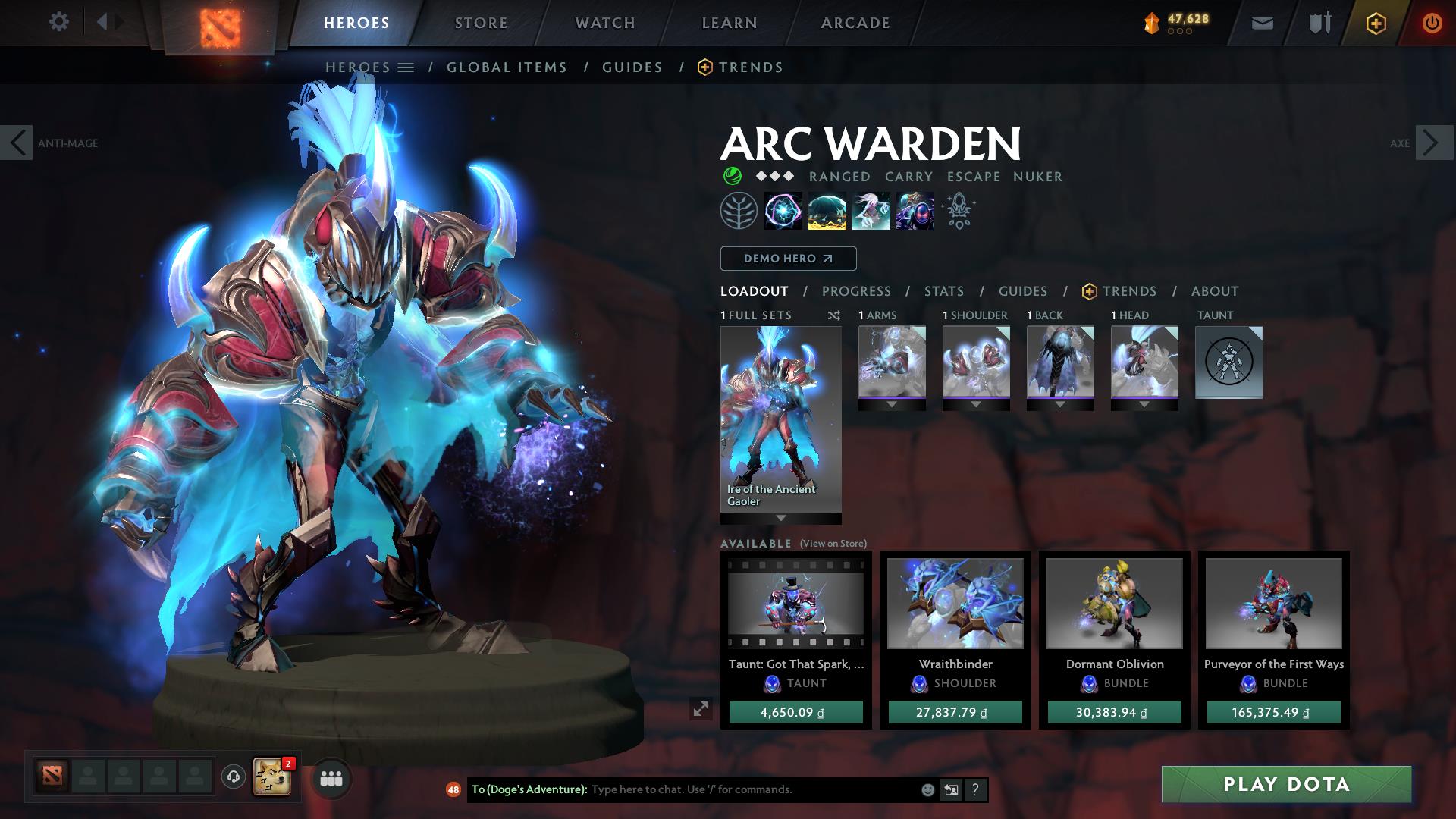The height and width of the screenshot is (819, 1456).
Task: Open the heroes hamburger menu next to HEROES
Action: click(407, 67)
